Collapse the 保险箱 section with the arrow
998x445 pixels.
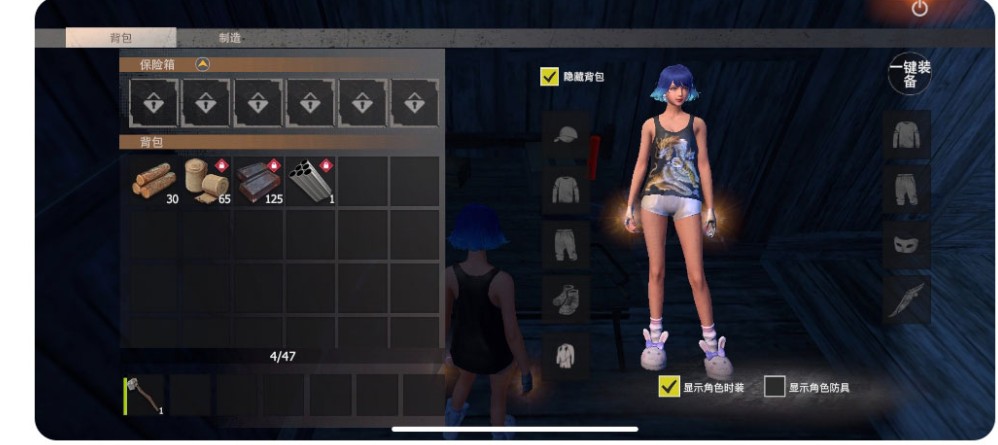click(203, 64)
